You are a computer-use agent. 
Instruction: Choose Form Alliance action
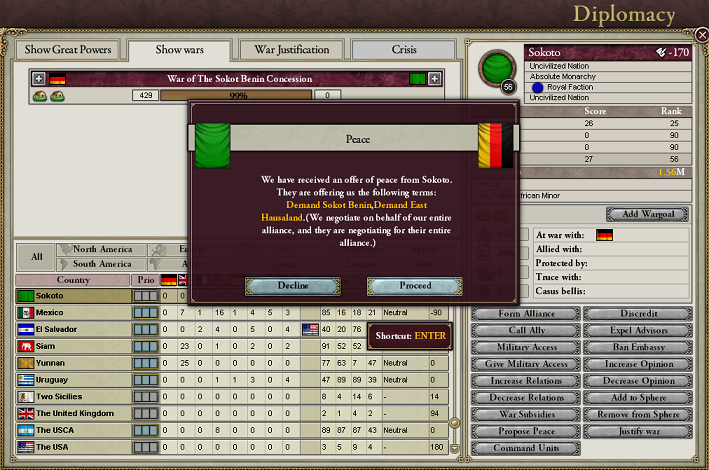pos(525,314)
